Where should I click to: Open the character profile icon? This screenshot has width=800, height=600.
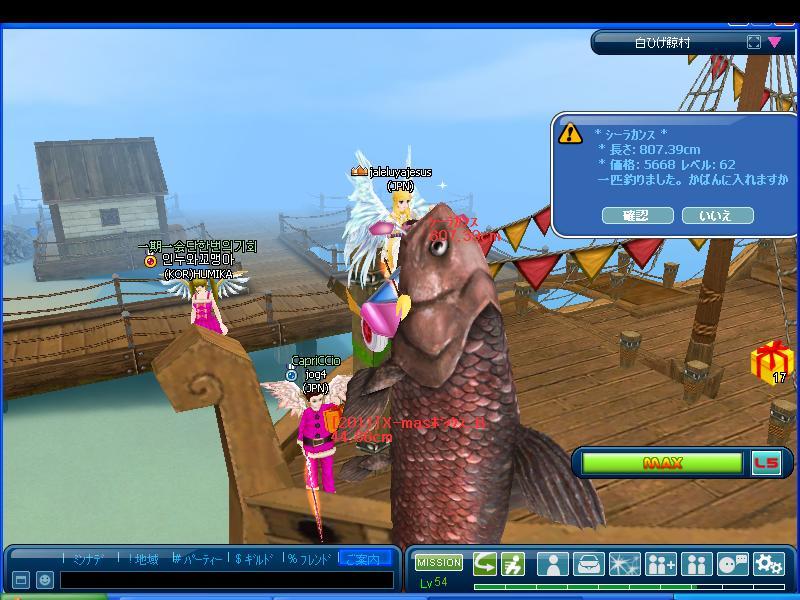pyautogui.click(x=553, y=564)
